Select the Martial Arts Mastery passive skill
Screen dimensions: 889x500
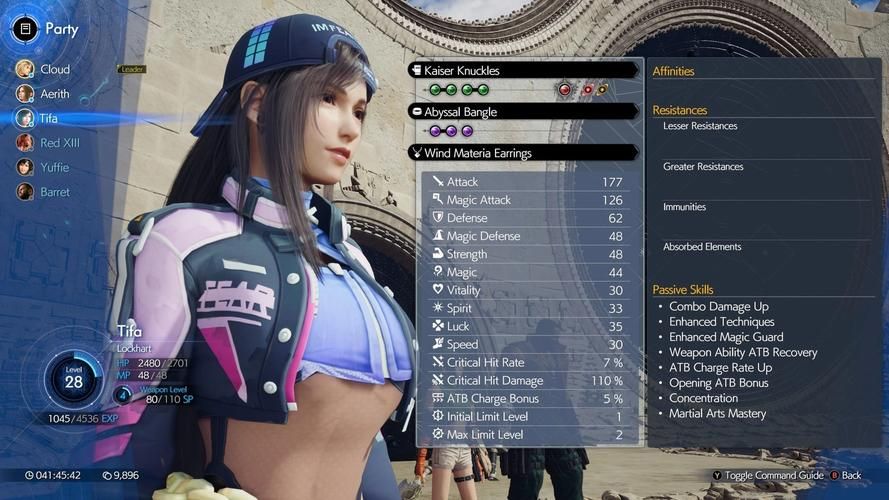717,413
